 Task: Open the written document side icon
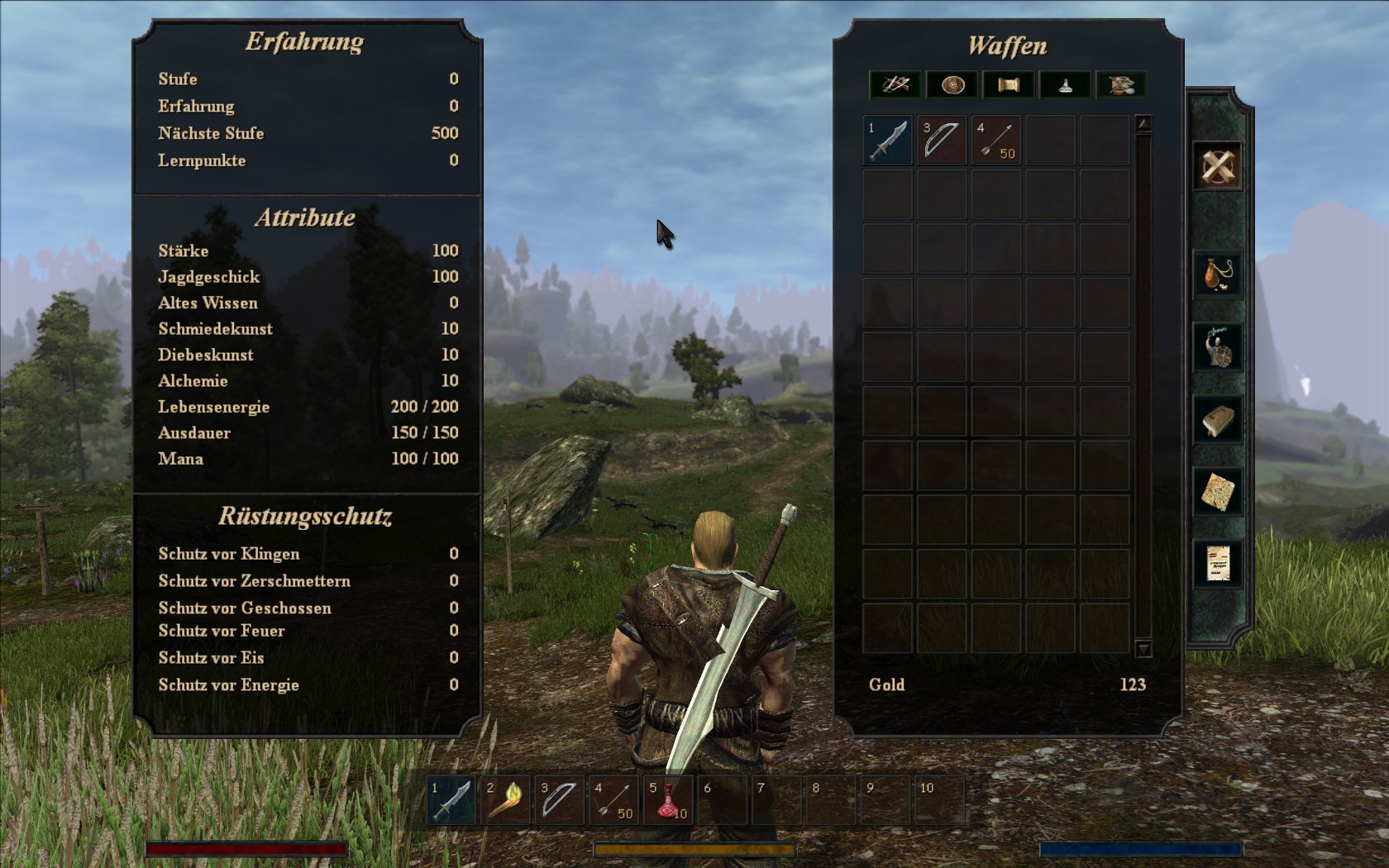coord(1218,565)
